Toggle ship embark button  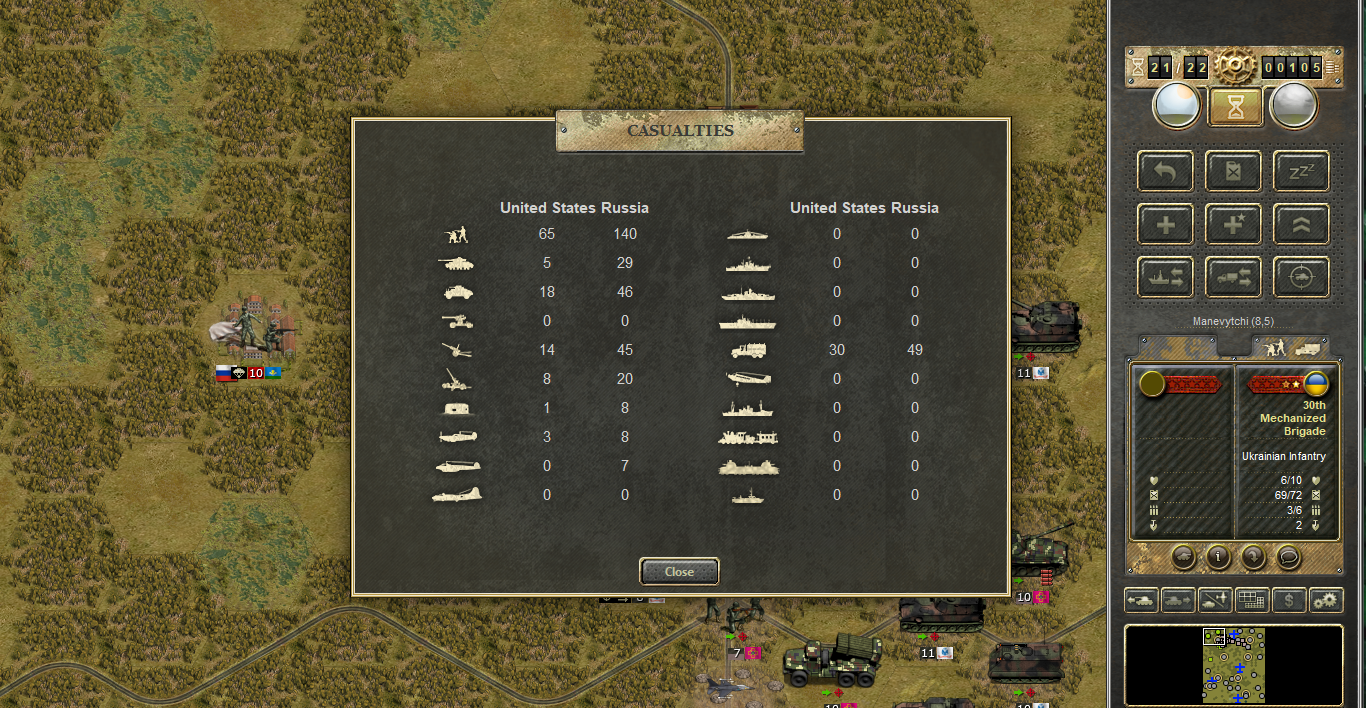tap(1165, 277)
